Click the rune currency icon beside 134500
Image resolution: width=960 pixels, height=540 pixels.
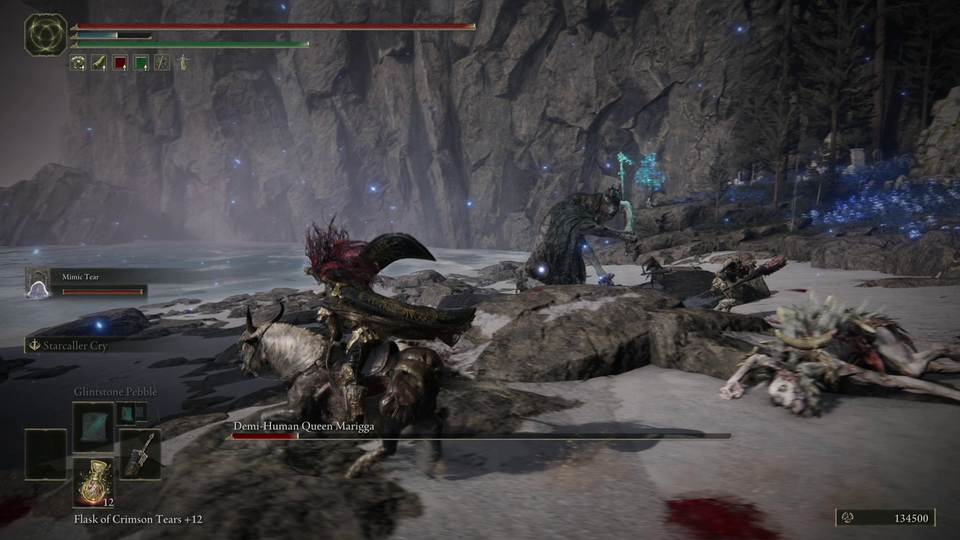coord(847,517)
